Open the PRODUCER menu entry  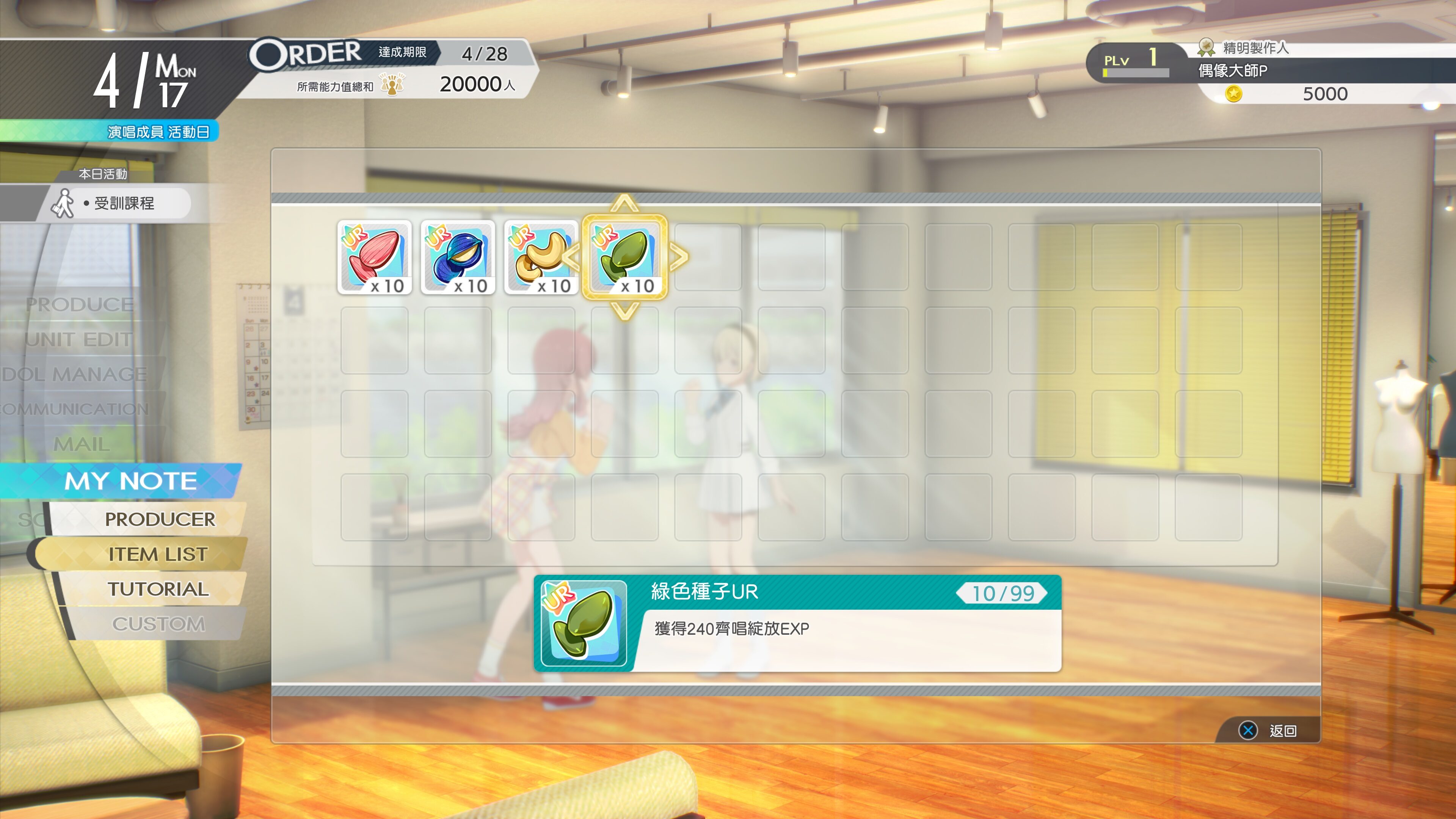pyautogui.click(x=162, y=519)
